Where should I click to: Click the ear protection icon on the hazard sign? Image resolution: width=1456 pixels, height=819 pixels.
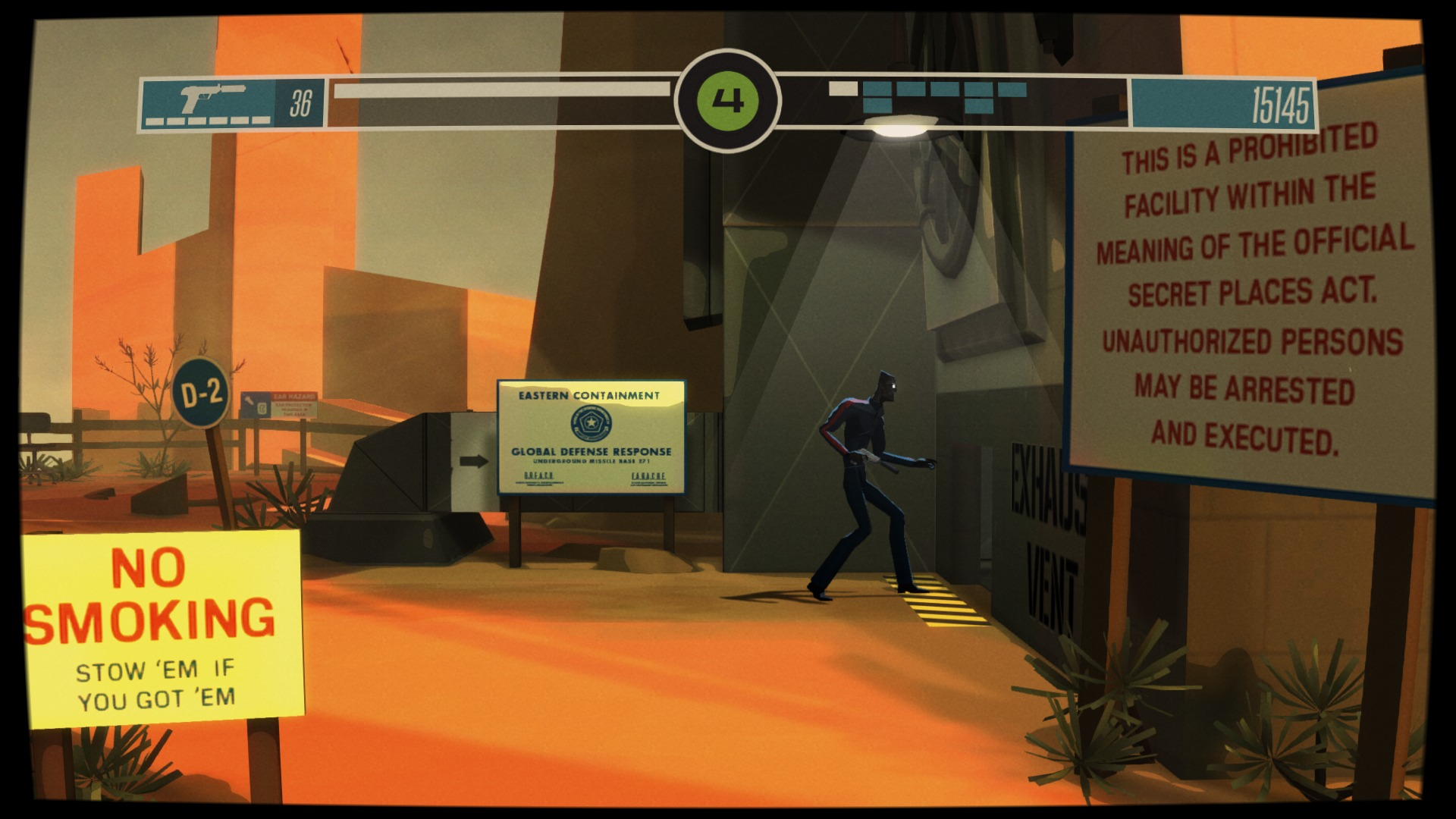[x=263, y=409]
